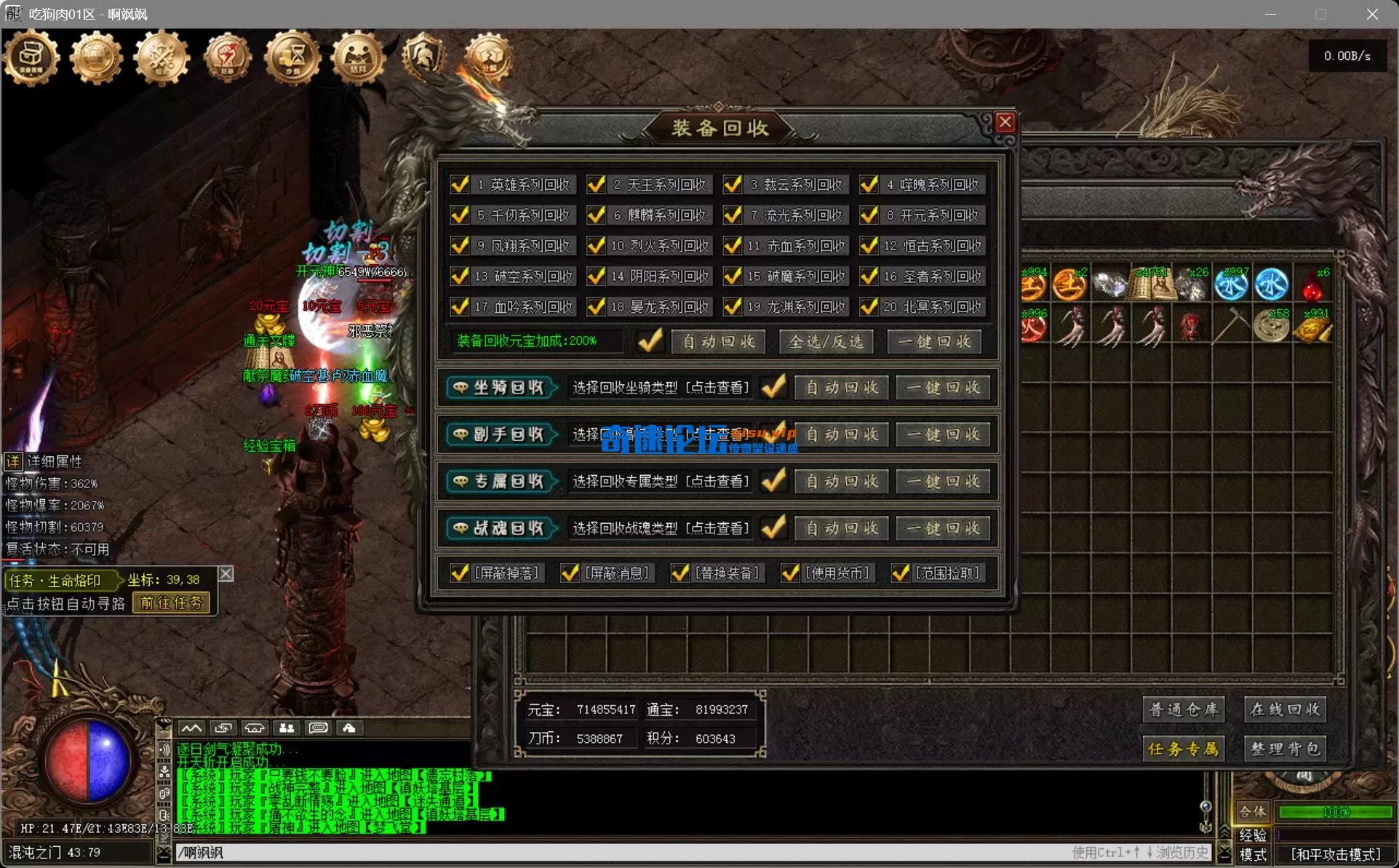The image size is (1399, 868).
Task: Select the friends icon in the chat toolbar
Action: pyautogui.click(x=286, y=728)
